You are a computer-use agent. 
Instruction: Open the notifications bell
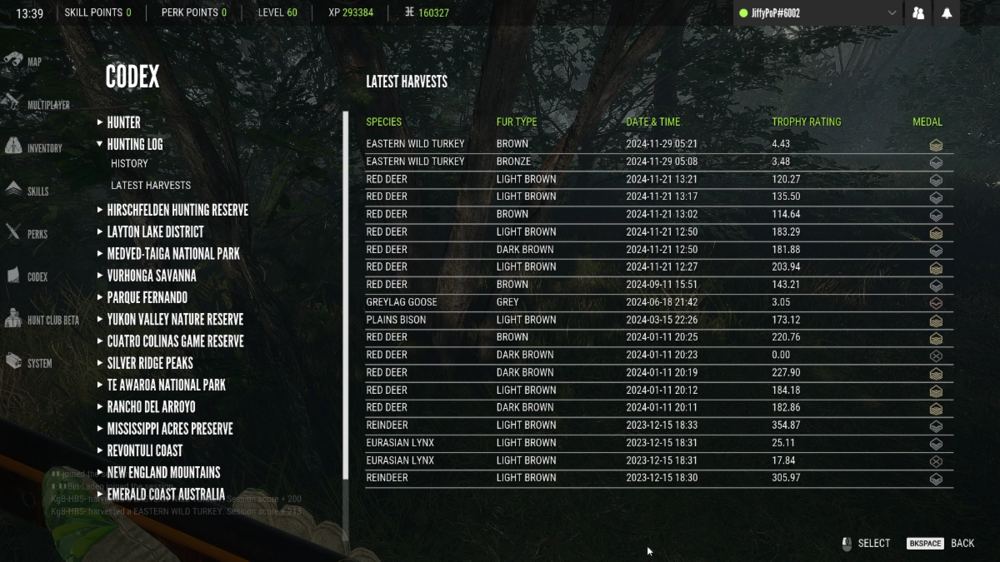pos(946,13)
